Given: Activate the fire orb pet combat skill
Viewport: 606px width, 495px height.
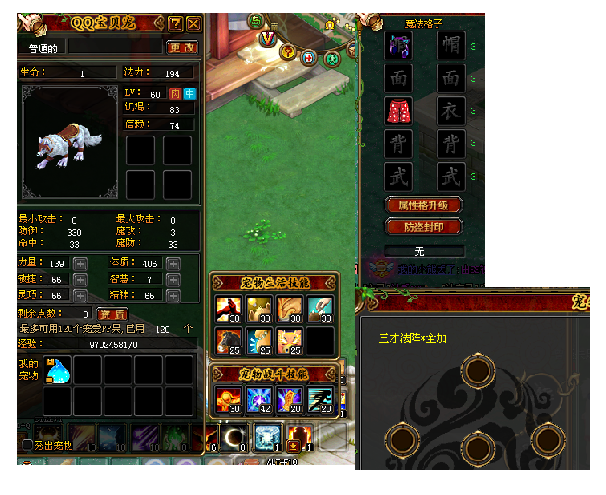Looking at the screenshot, I should (x=229, y=399).
